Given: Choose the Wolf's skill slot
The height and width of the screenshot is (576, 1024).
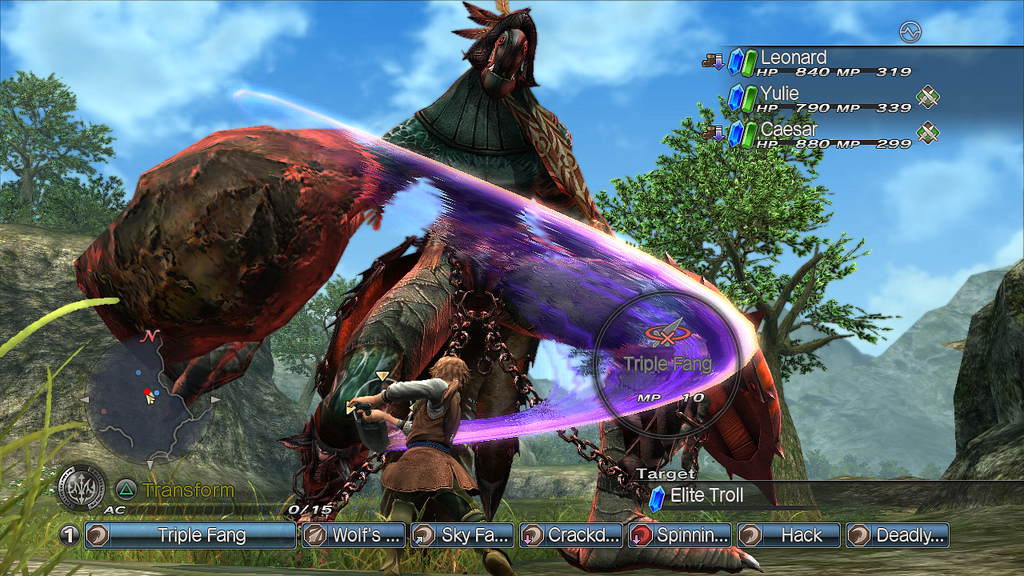Looking at the screenshot, I should [x=355, y=535].
